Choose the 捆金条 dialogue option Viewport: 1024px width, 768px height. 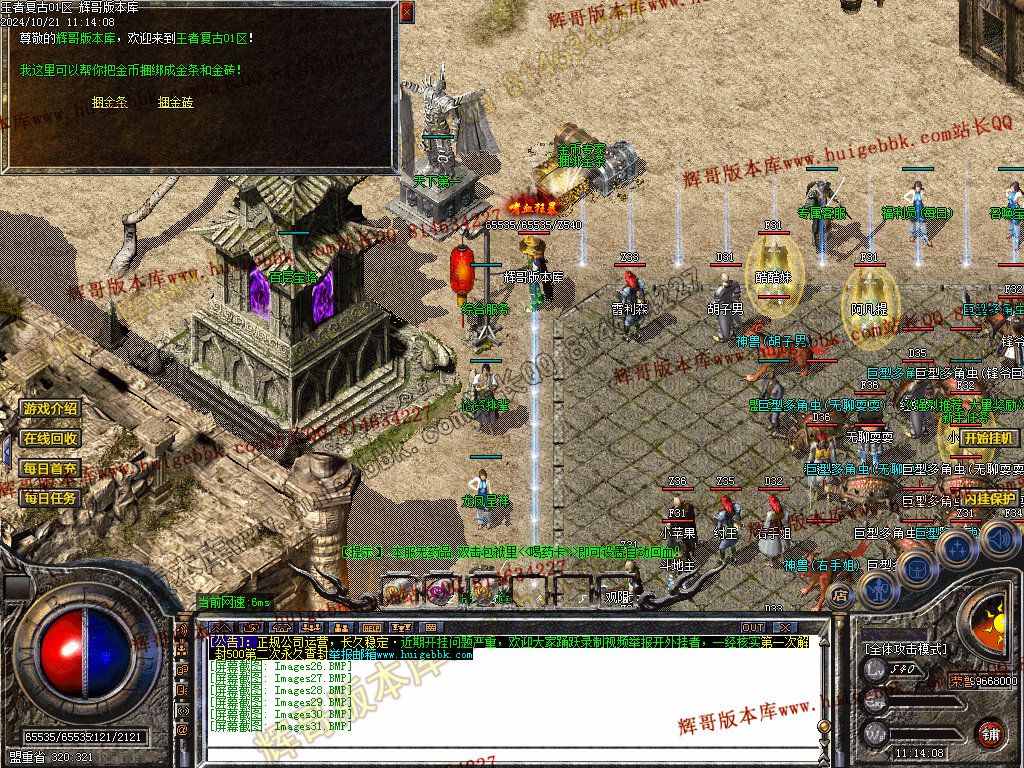pyautogui.click(x=110, y=102)
